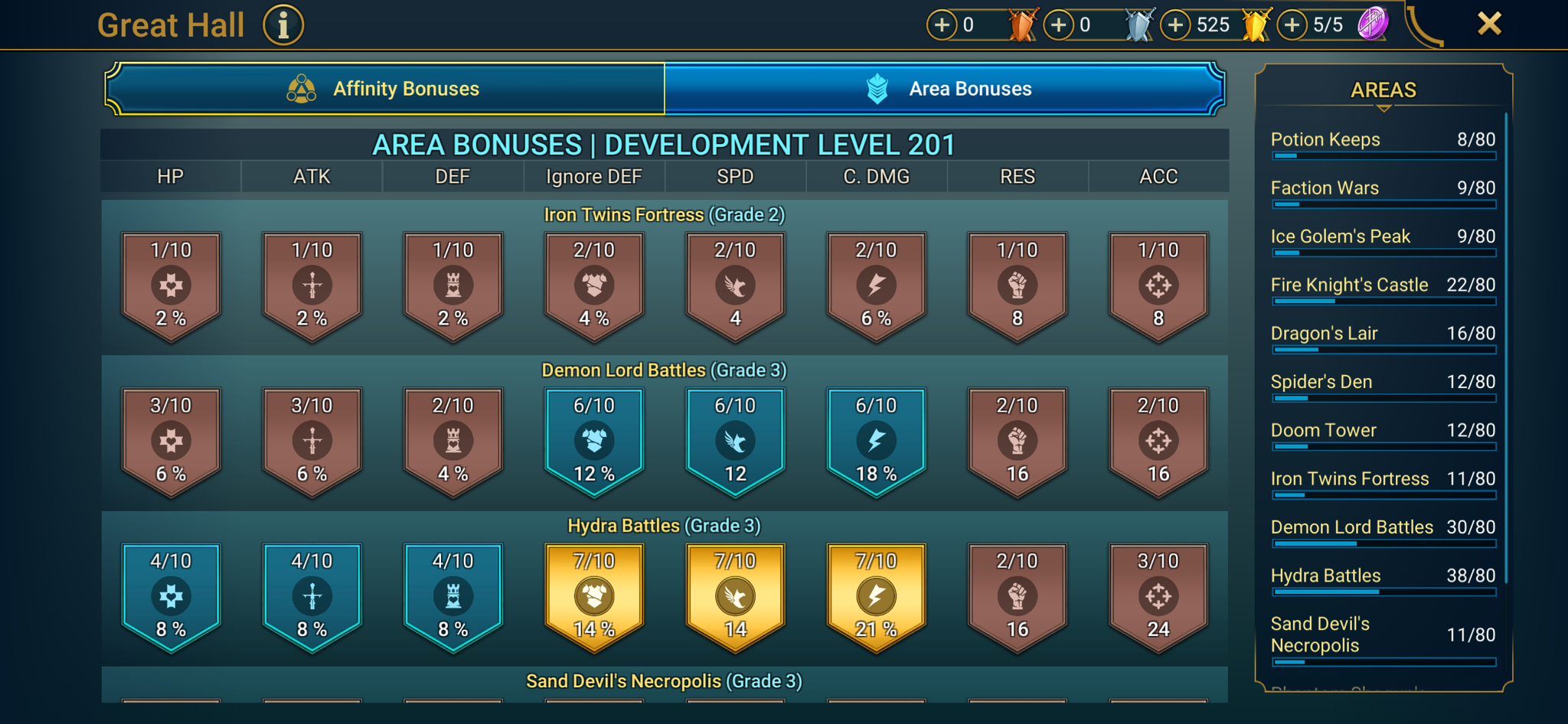Click the Sand Devil's Necropolis area entry
Screen dimensions: 1568x724
pyautogui.click(x=1383, y=635)
